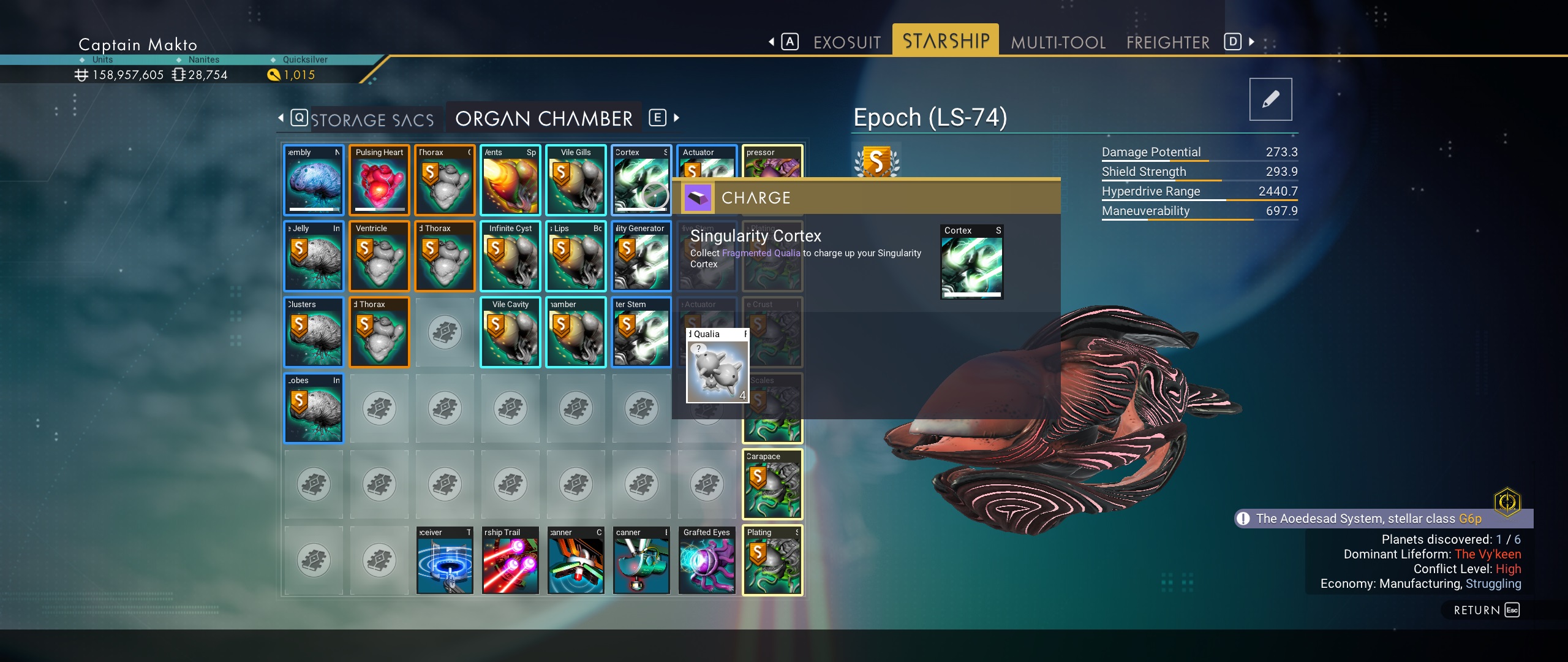
Task: Click the E arrow beside ORGAN CHAMBER
Action: pos(658,118)
